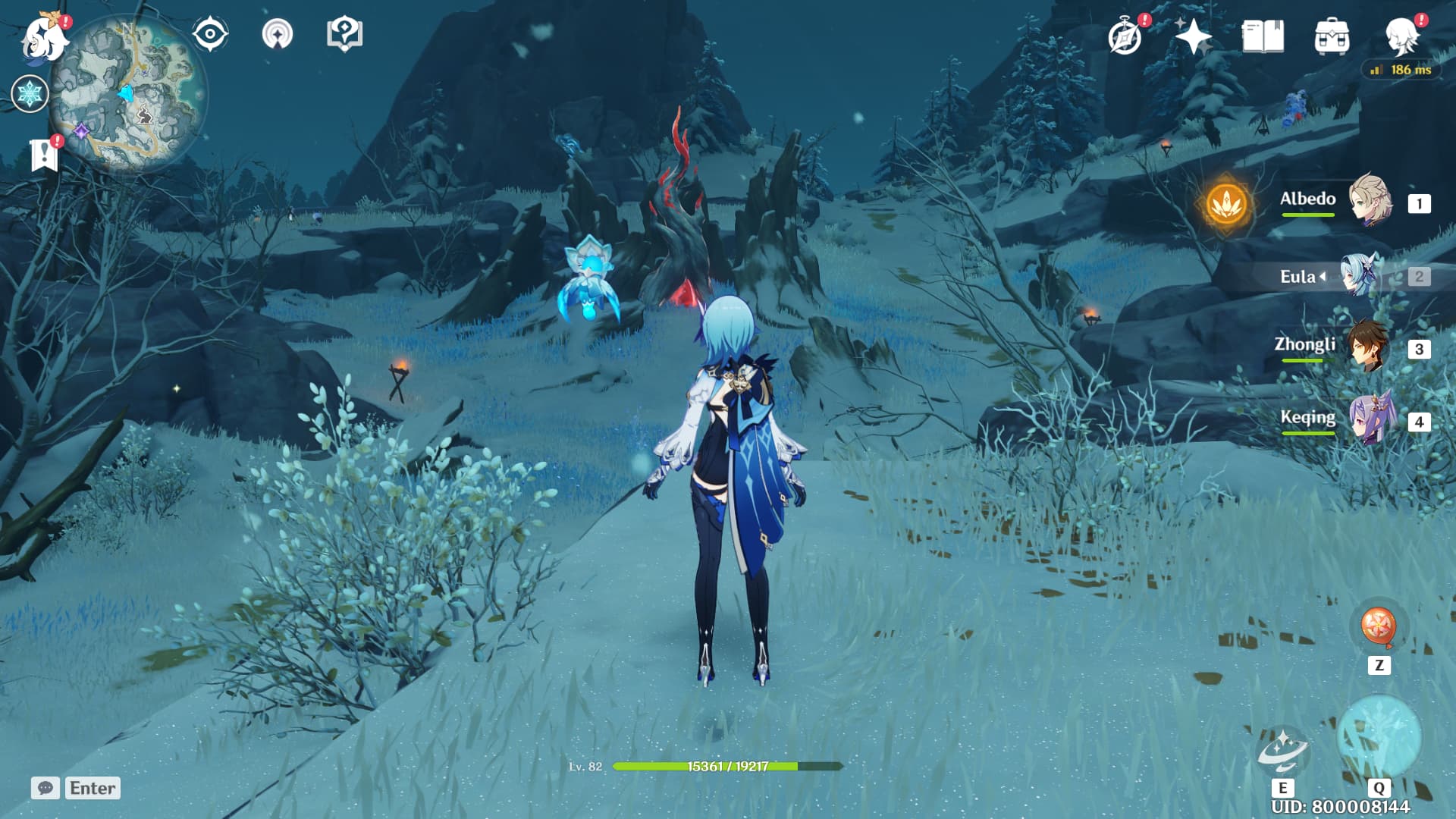
Task: Switch to party member Zhongli
Action: (x=1370, y=347)
